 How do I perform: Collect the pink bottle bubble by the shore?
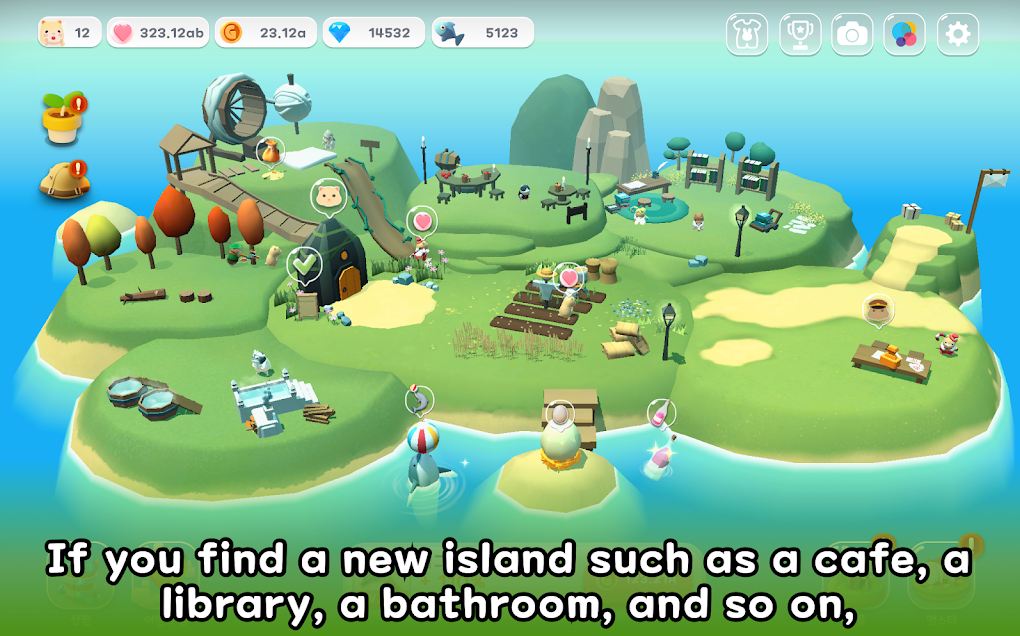(x=661, y=412)
